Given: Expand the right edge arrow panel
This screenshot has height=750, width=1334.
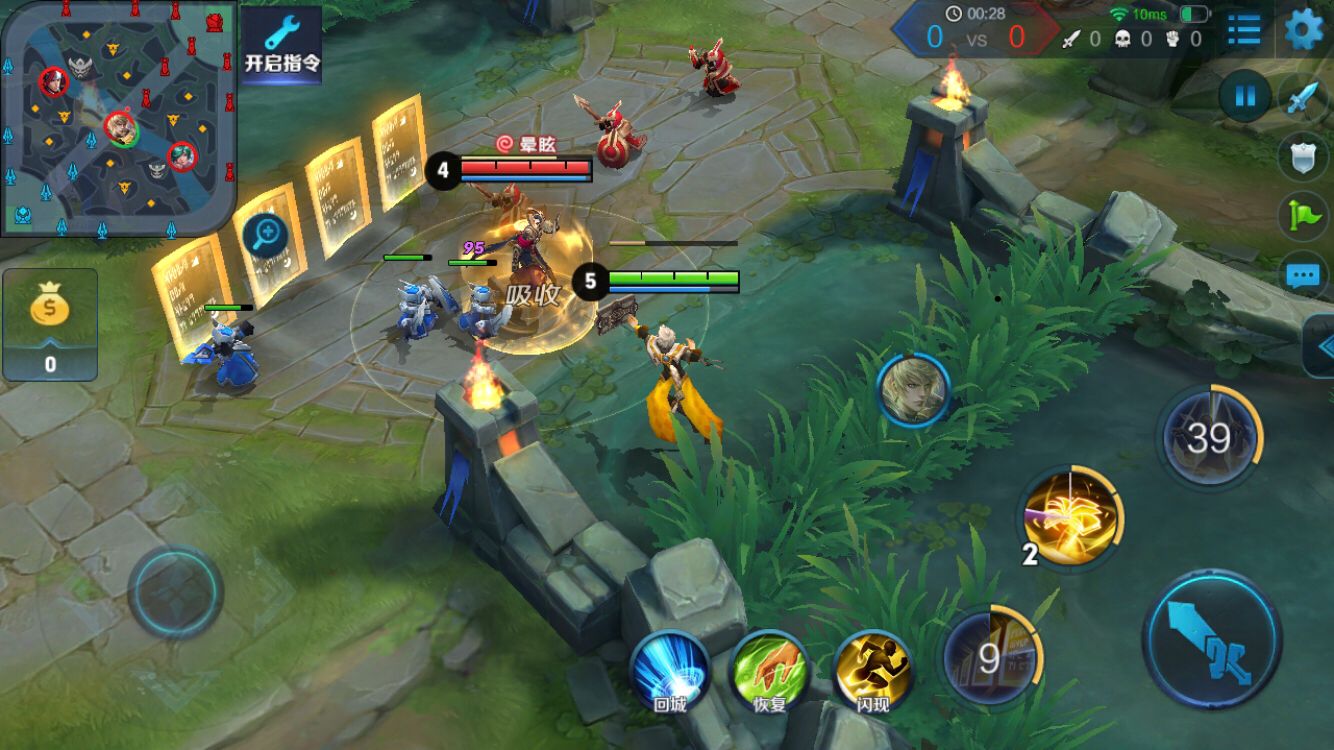Looking at the screenshot, I should point(1321,346).
